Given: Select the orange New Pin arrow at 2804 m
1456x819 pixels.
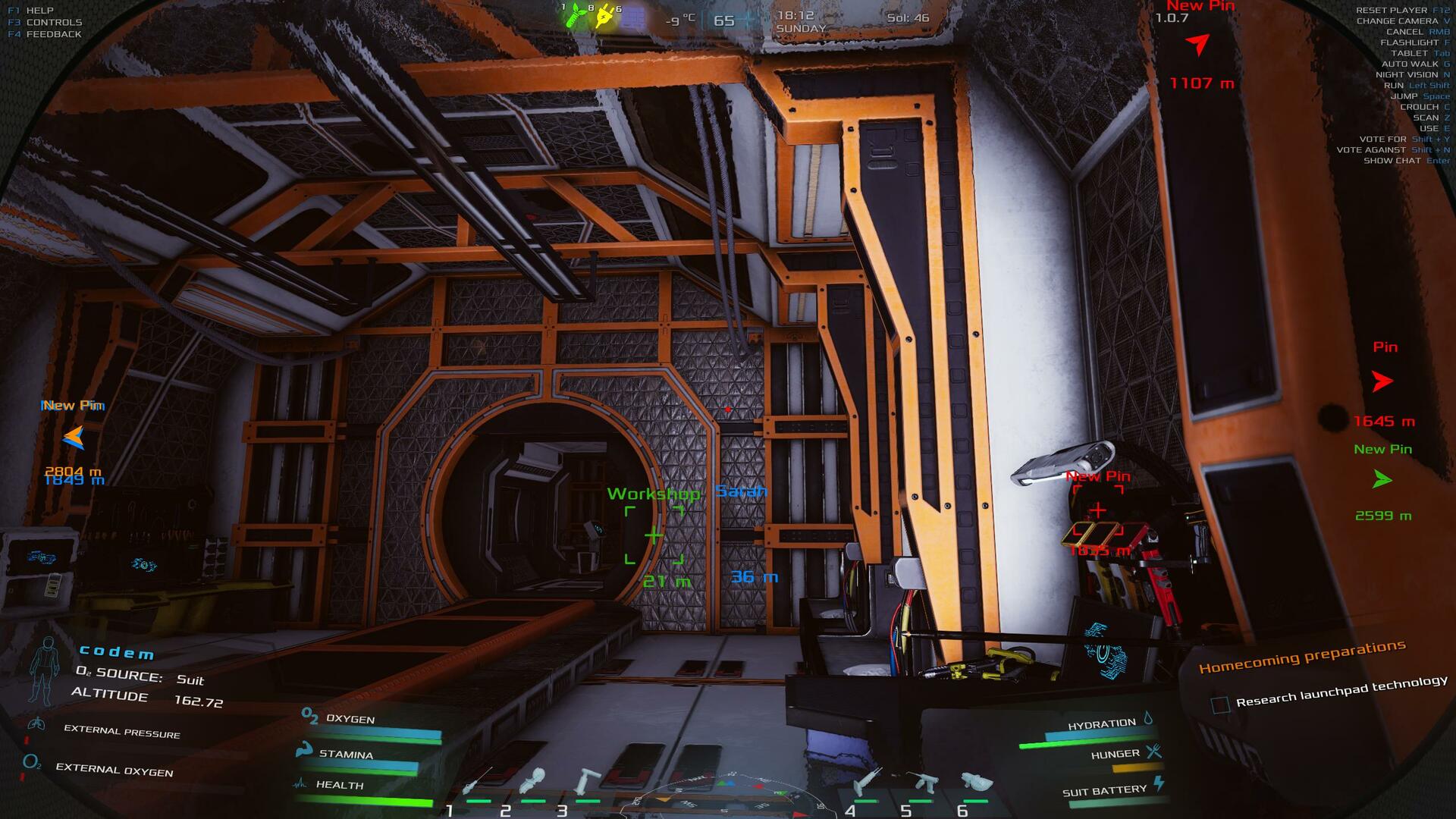Looking at the screenshot, I should tap(74, 438).
